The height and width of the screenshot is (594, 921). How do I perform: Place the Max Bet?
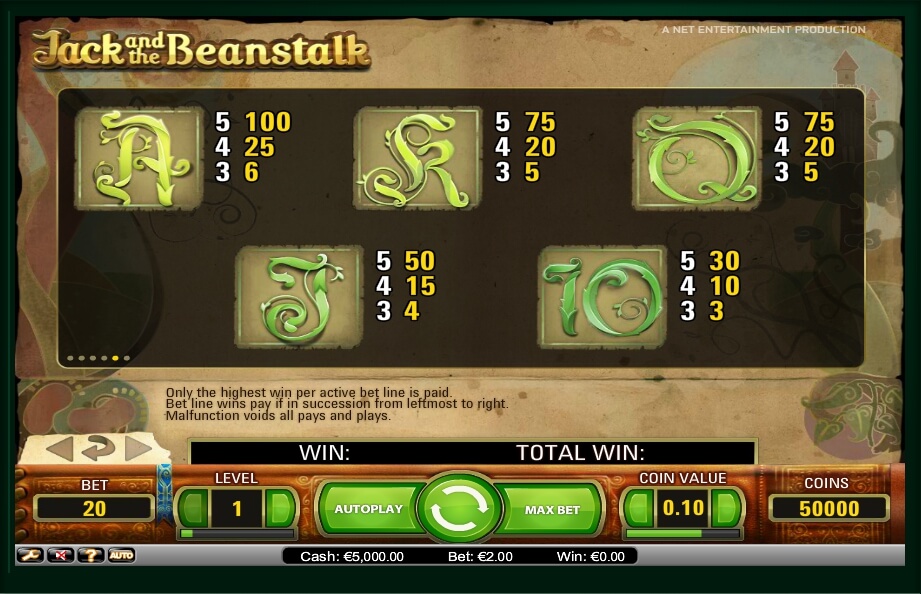(x=553, y=510)
